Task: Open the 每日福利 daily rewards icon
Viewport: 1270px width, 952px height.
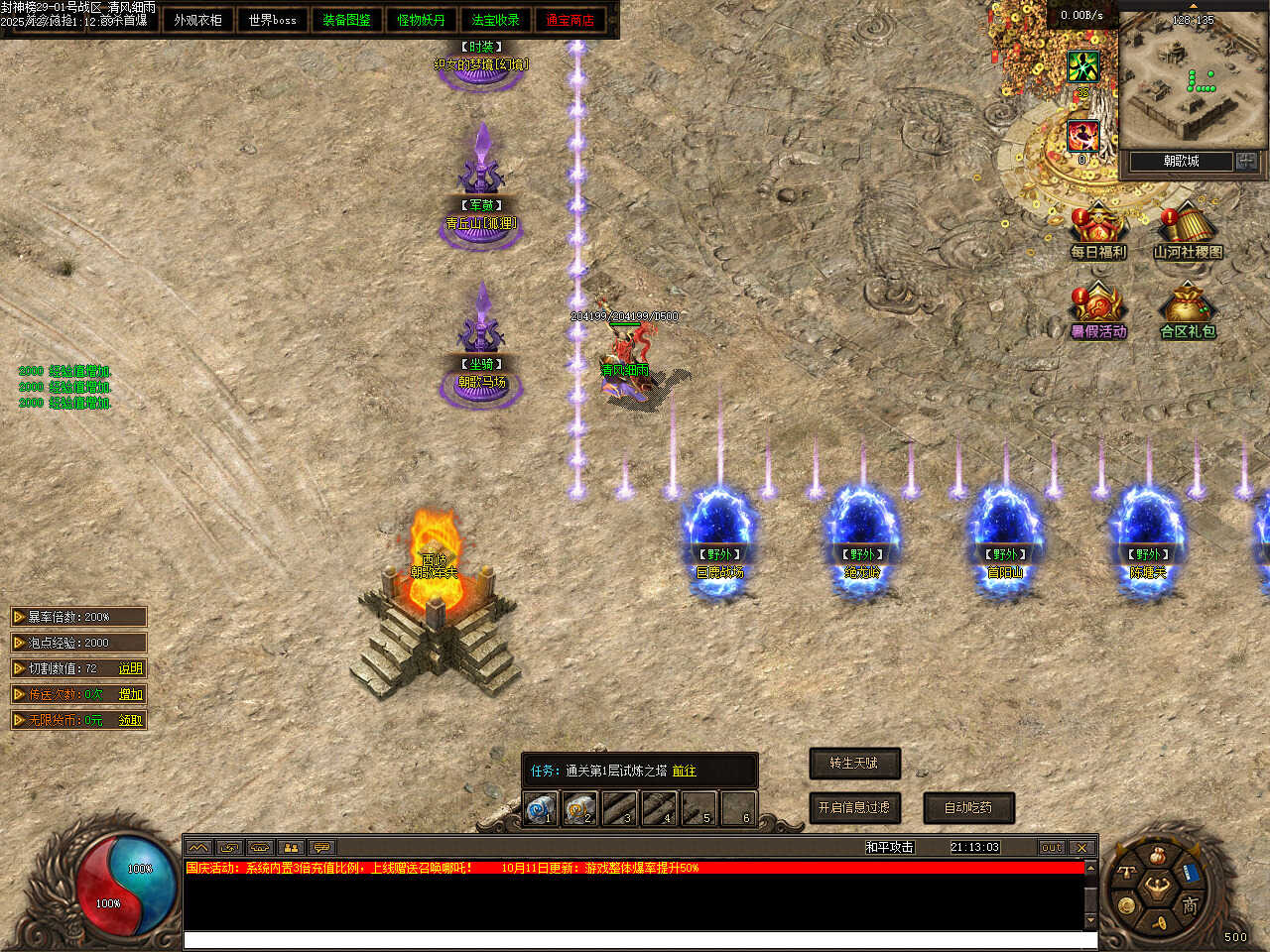Action: point(1097,230)
